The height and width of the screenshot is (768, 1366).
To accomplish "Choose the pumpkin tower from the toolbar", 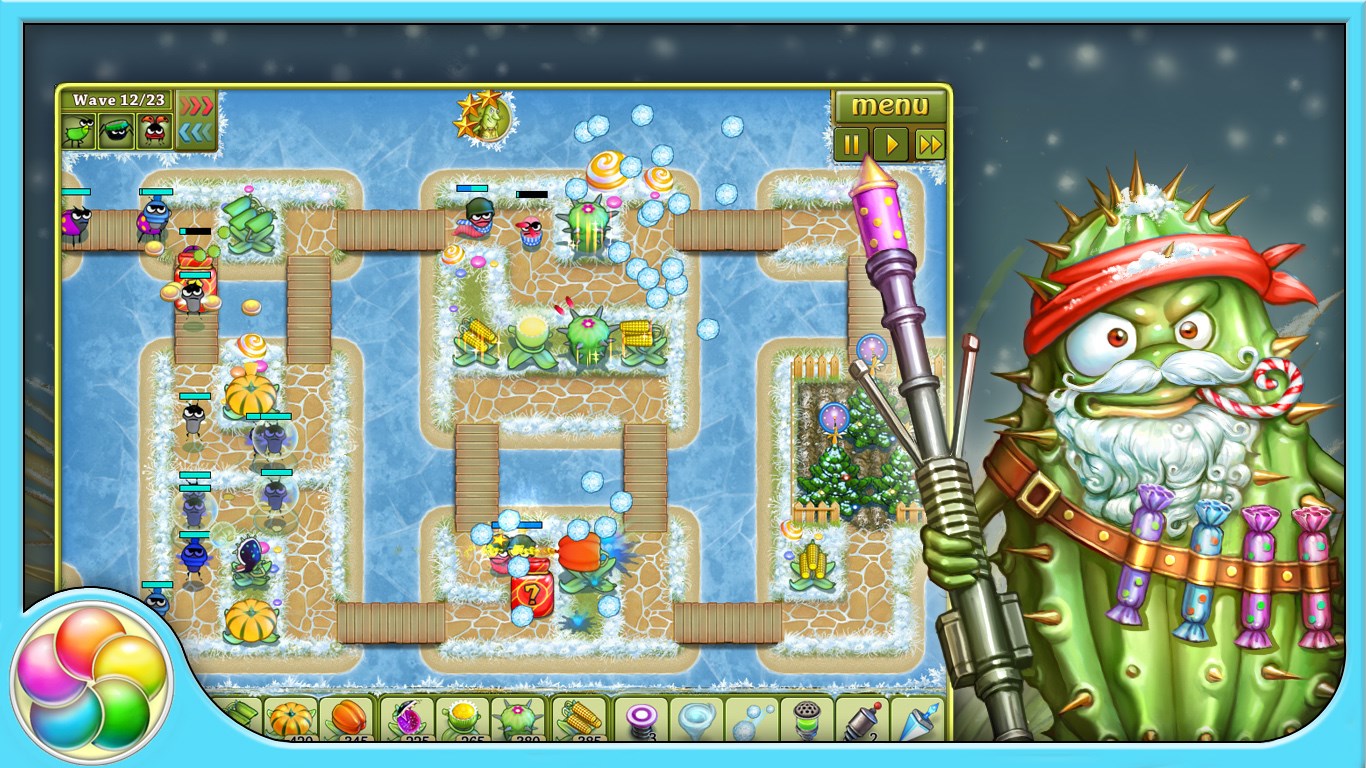I will [x=291, y=719].
